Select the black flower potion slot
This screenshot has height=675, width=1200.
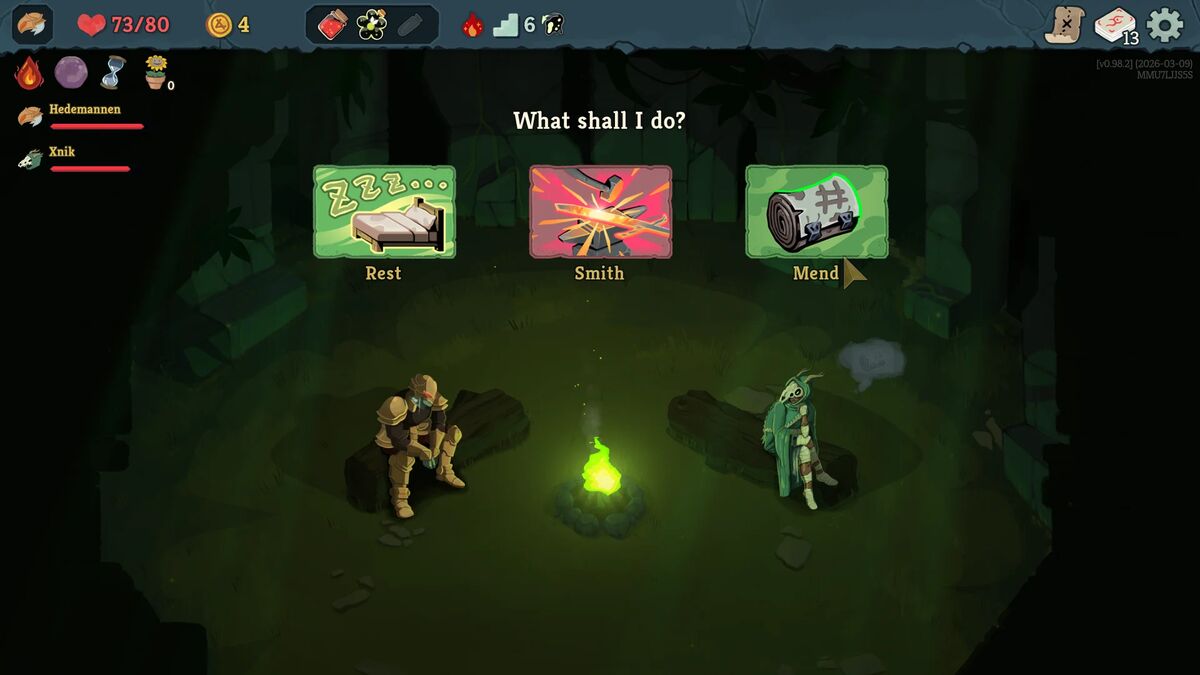[372, 25]
